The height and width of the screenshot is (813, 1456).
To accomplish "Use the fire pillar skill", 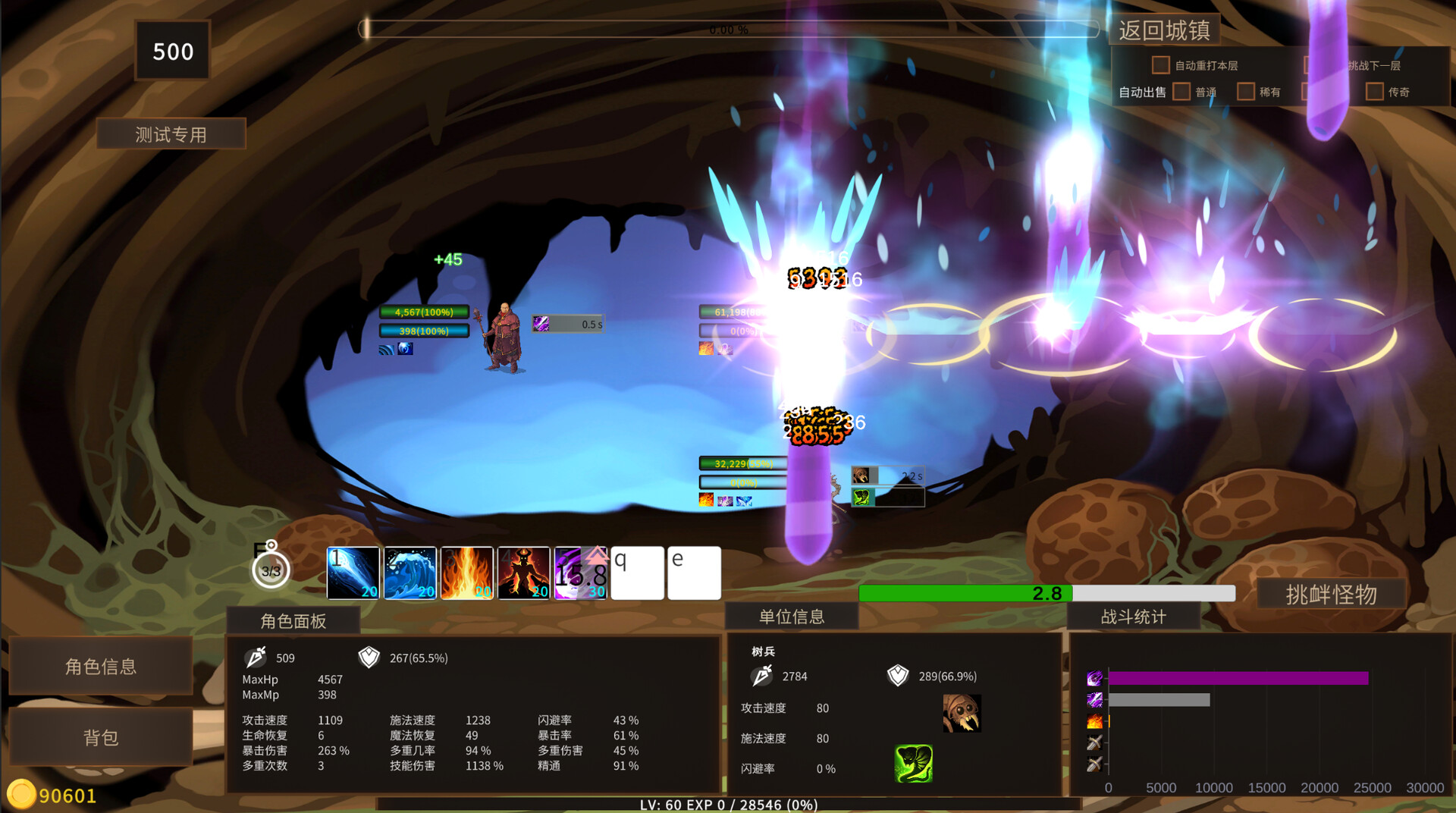I will tap(466, 573).
